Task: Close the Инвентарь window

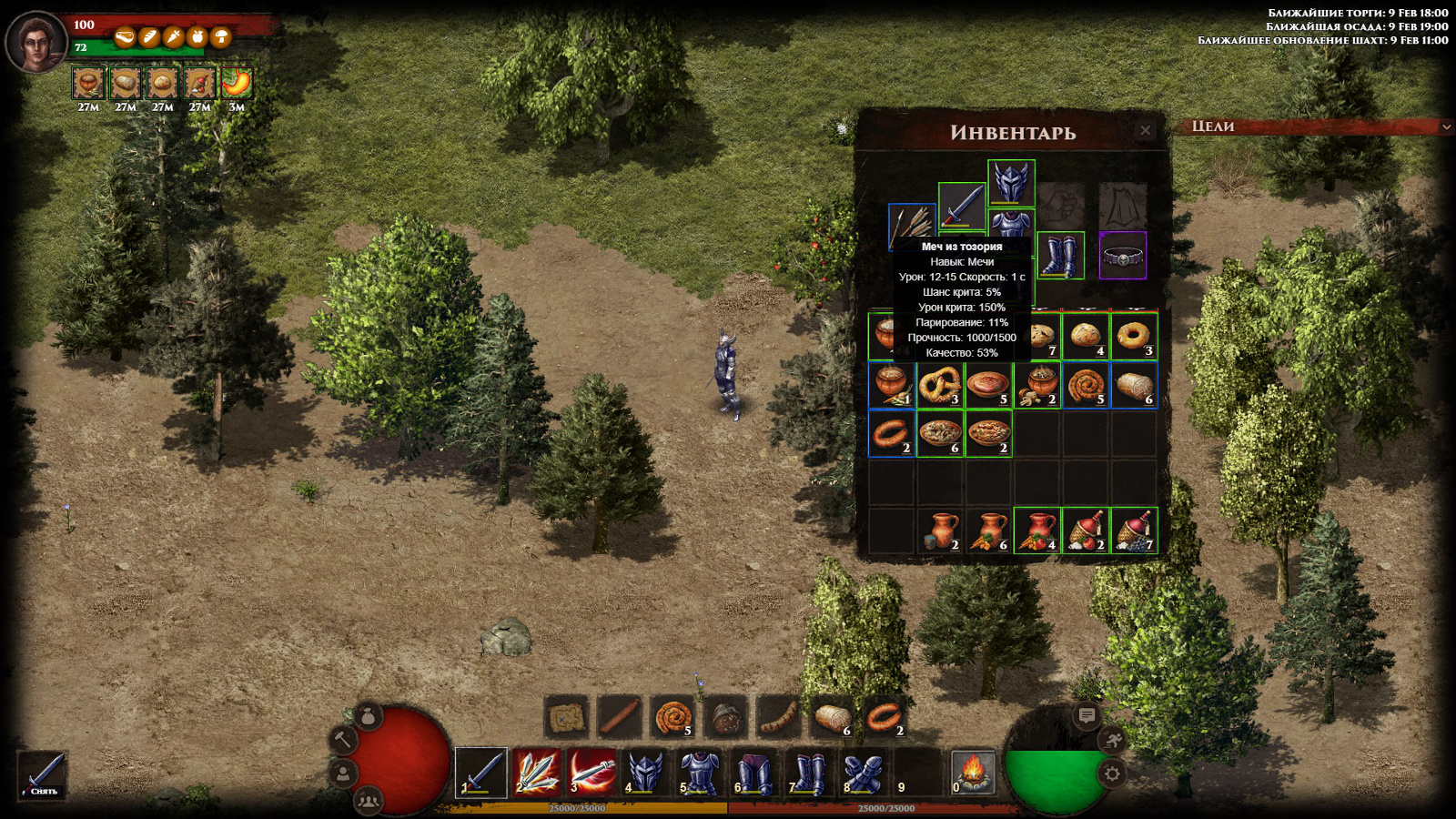Action: 1145,131
